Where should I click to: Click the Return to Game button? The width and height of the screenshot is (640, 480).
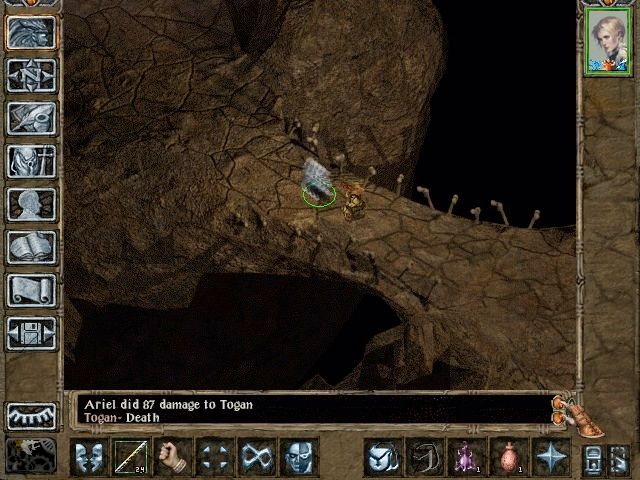[x=31, y=32]
